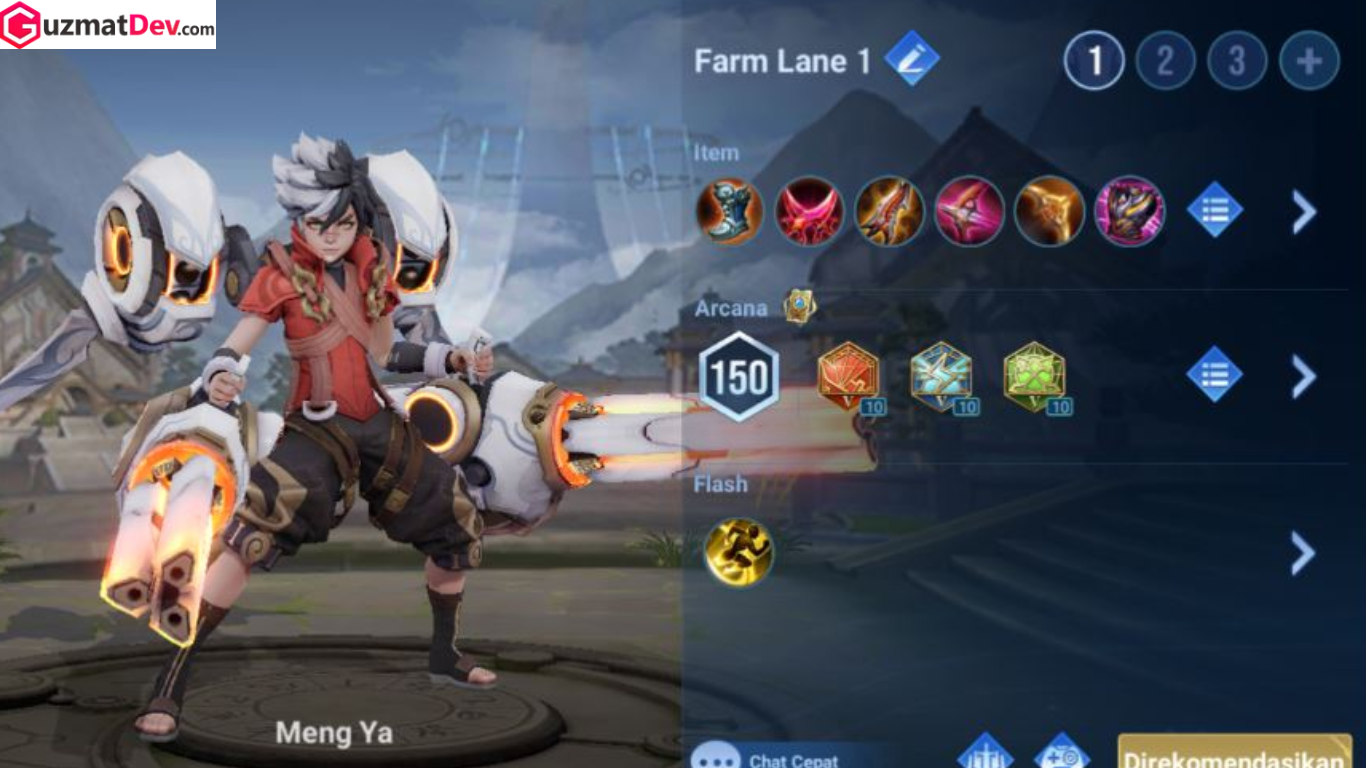Edit the Farm Lane 1 preset name
Viewport: 1366px width, 768px height.
[x=911, y=58]
